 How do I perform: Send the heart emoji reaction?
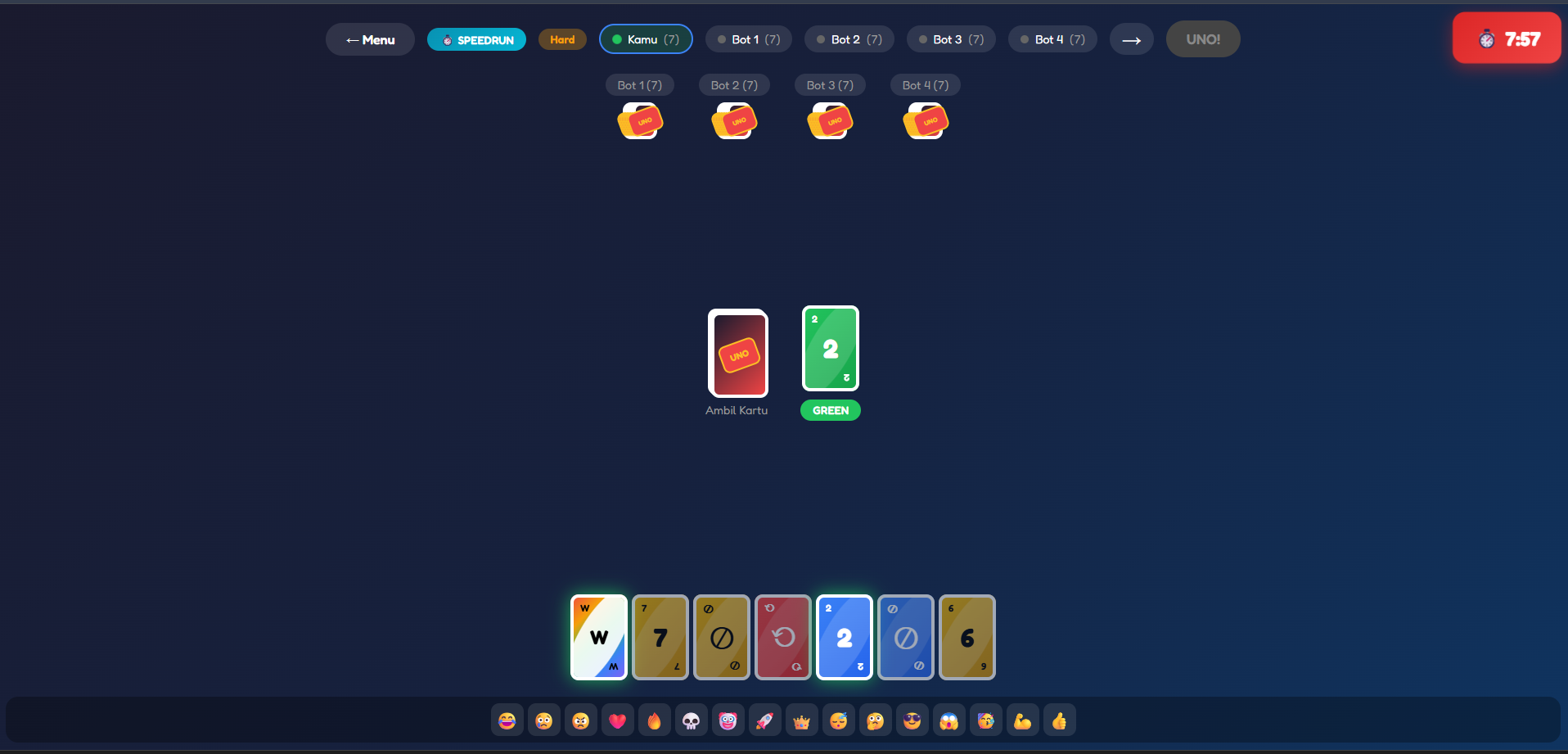point(617,720)
